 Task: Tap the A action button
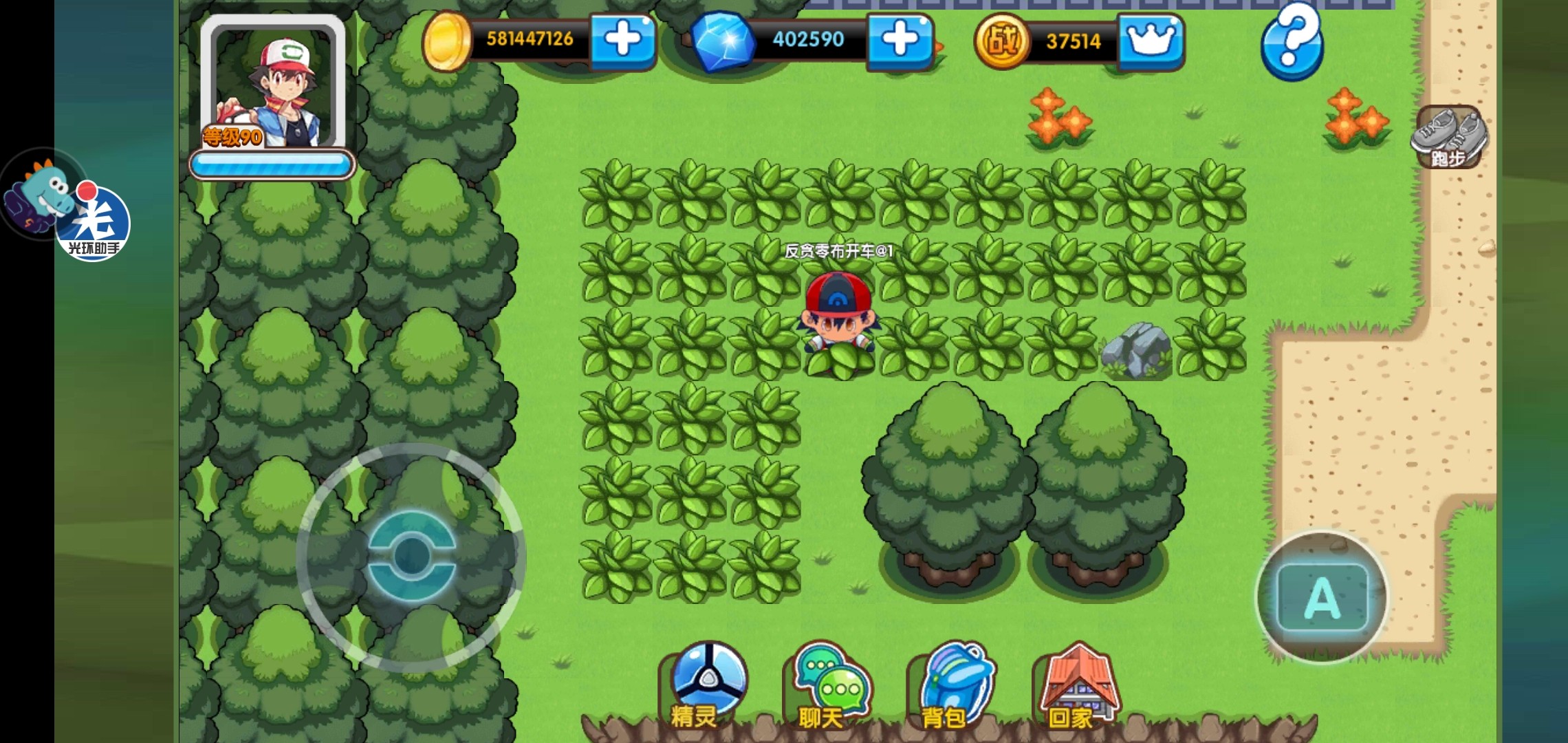click(x=1321, y=597)
